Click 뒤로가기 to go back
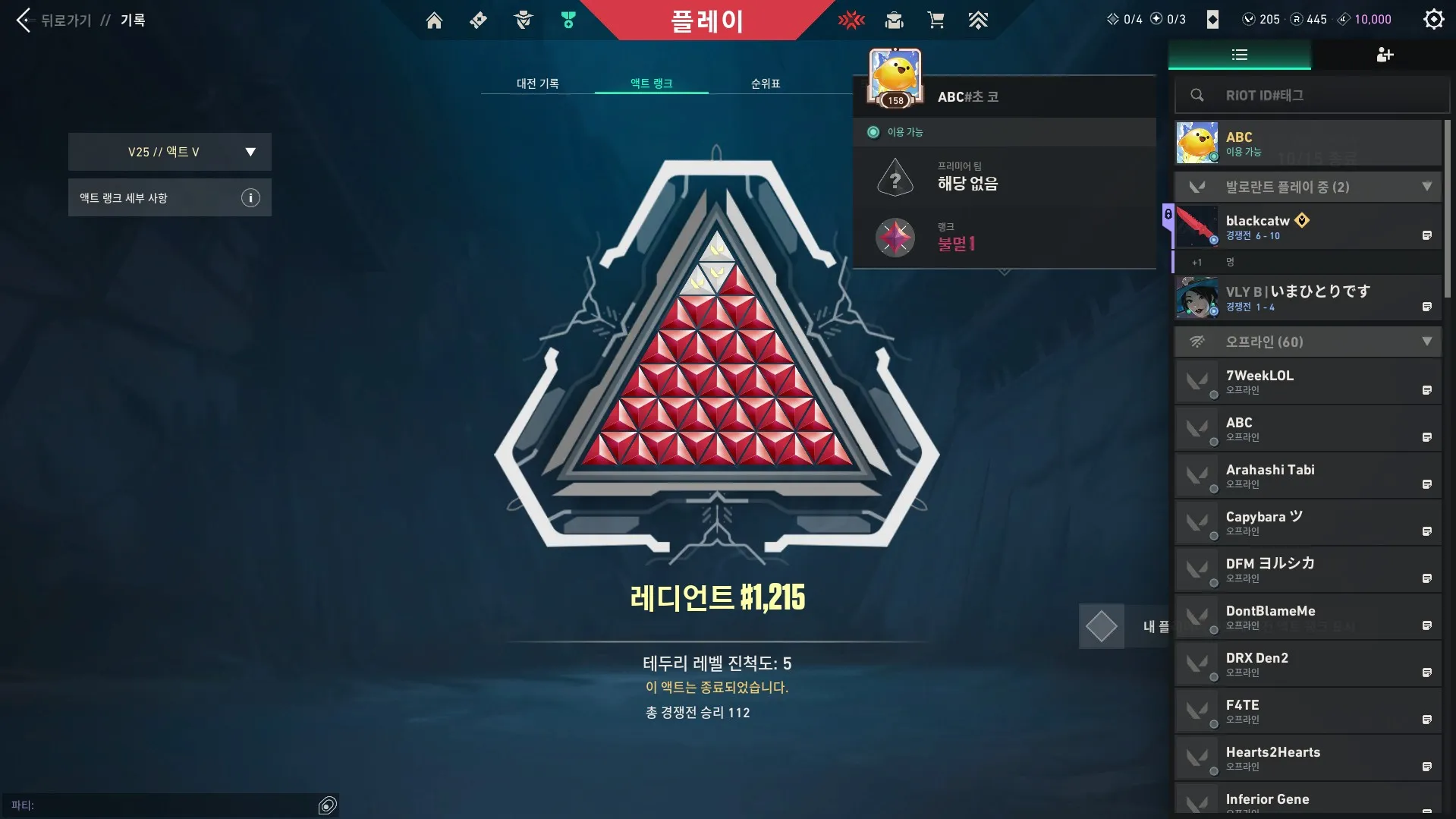This screenshot has height=819, width=1456. pyautogui.click(x=58, y=20)
